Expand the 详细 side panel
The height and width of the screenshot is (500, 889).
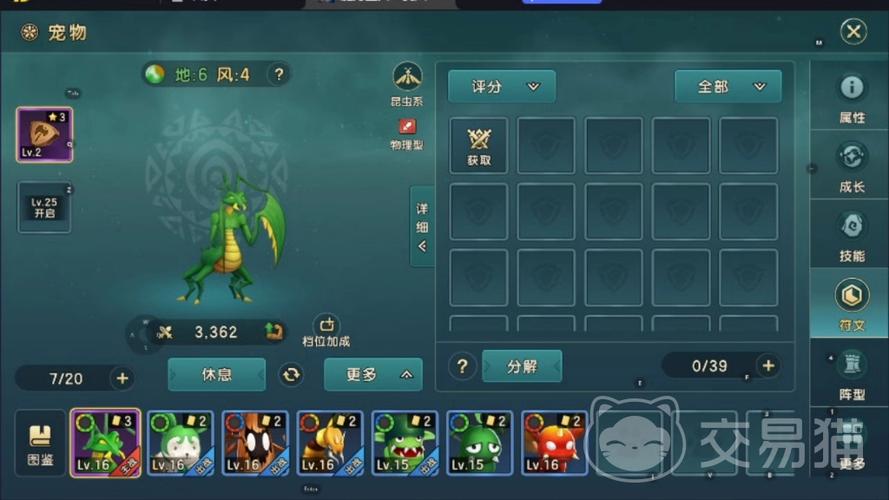422,227
